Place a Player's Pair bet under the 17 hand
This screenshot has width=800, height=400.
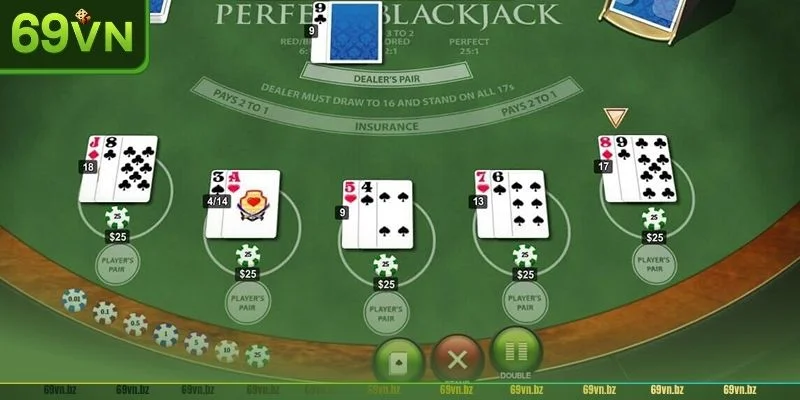tap(653, 261)
